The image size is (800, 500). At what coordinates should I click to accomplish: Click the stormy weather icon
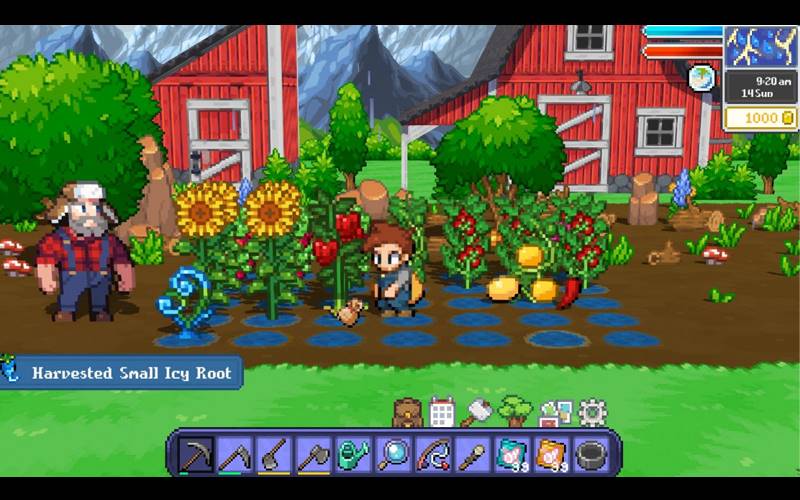[x=760, y=46]
